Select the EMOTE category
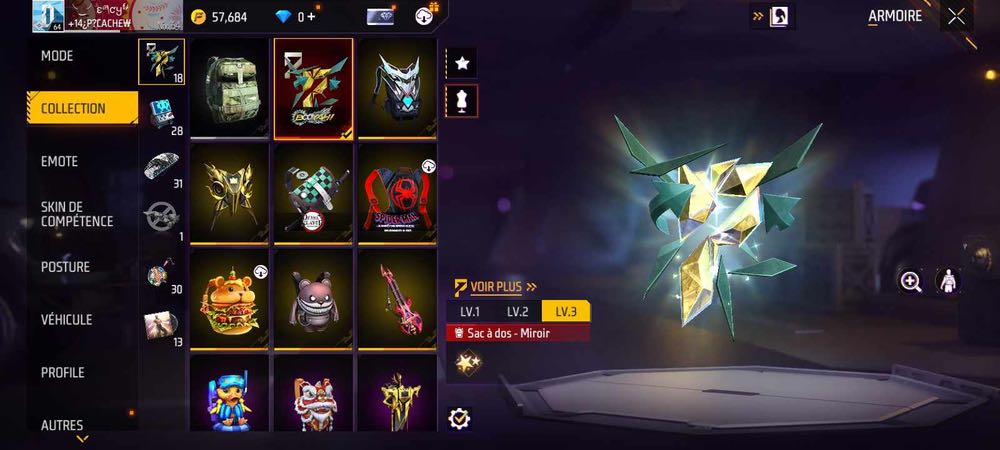 (59, 161)
